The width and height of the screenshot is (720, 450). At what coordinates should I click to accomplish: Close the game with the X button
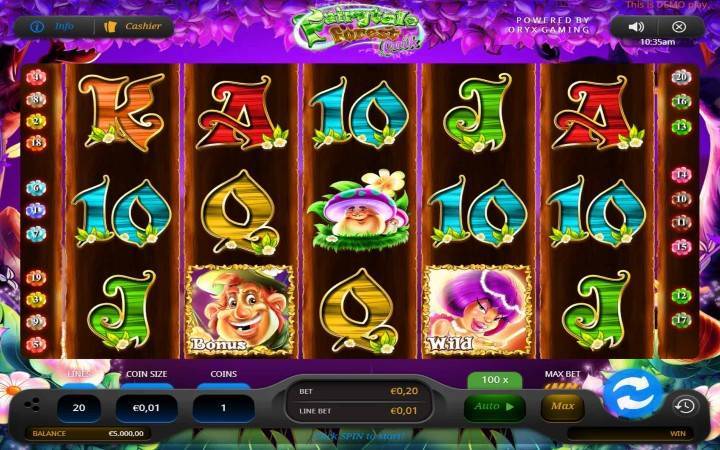click(x=679, y=27)
